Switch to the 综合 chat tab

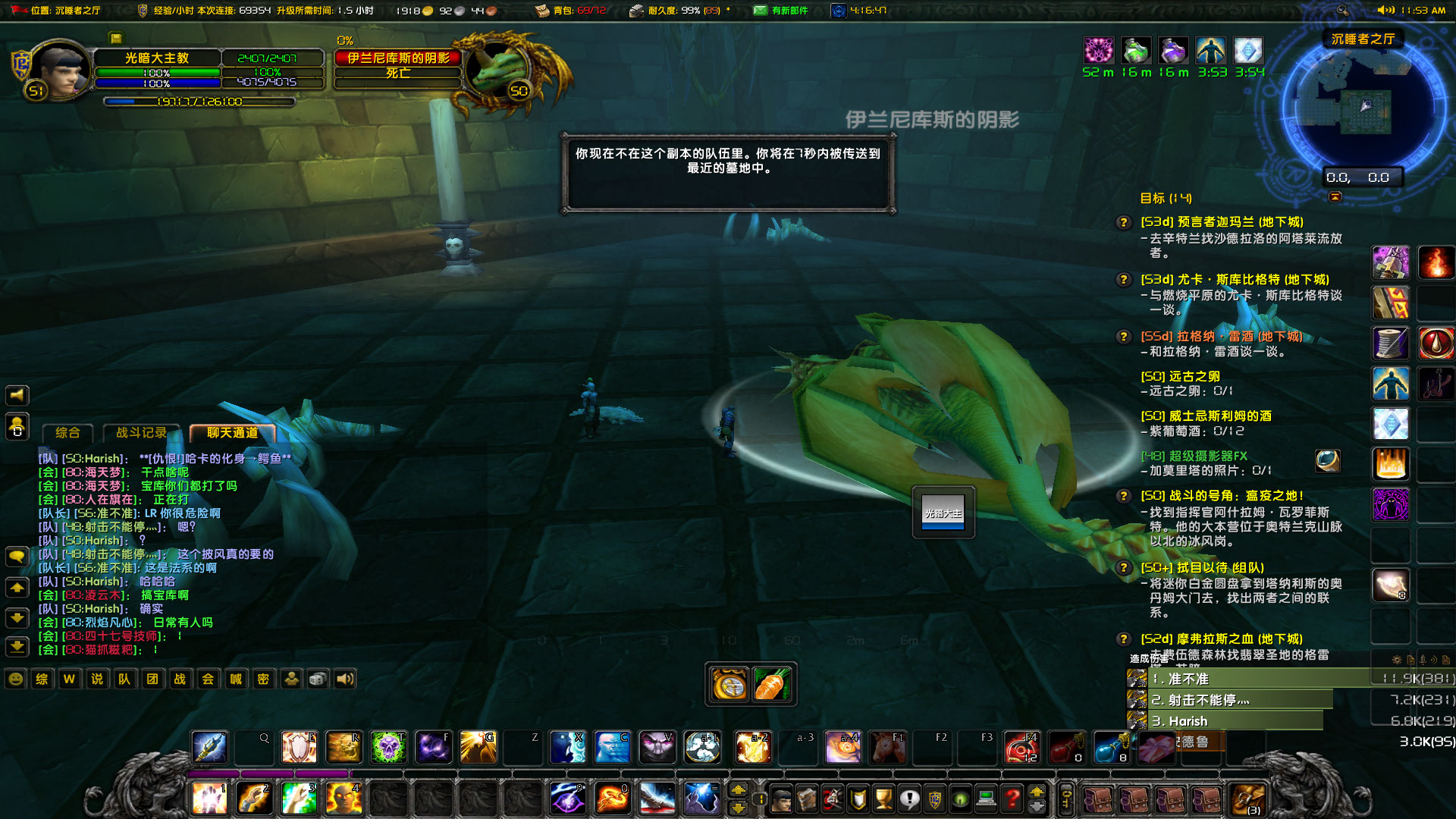(x=67, y=433)
